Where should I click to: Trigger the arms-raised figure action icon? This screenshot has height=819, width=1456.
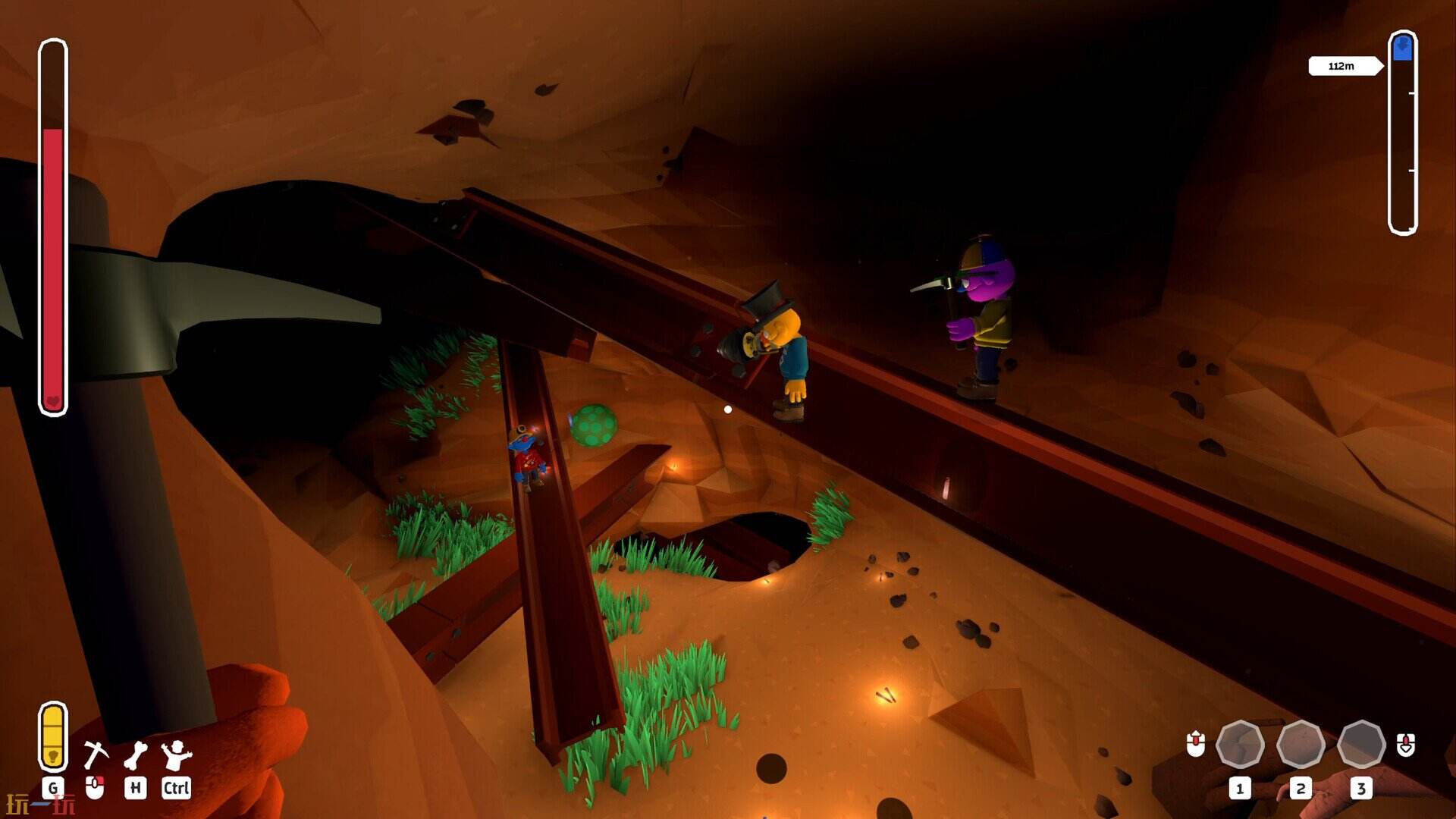click(176, 755)
